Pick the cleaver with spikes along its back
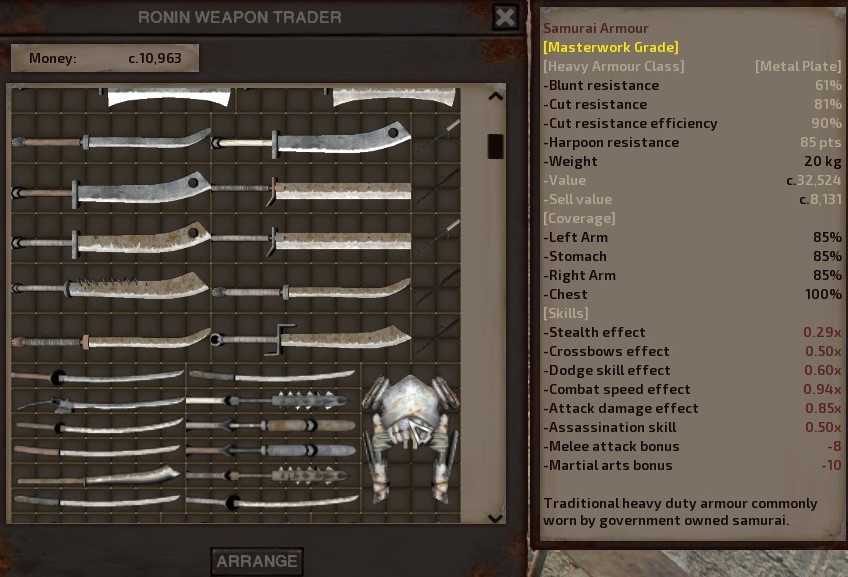The height and width of the screenshot is (577, 848). [110, 289]
